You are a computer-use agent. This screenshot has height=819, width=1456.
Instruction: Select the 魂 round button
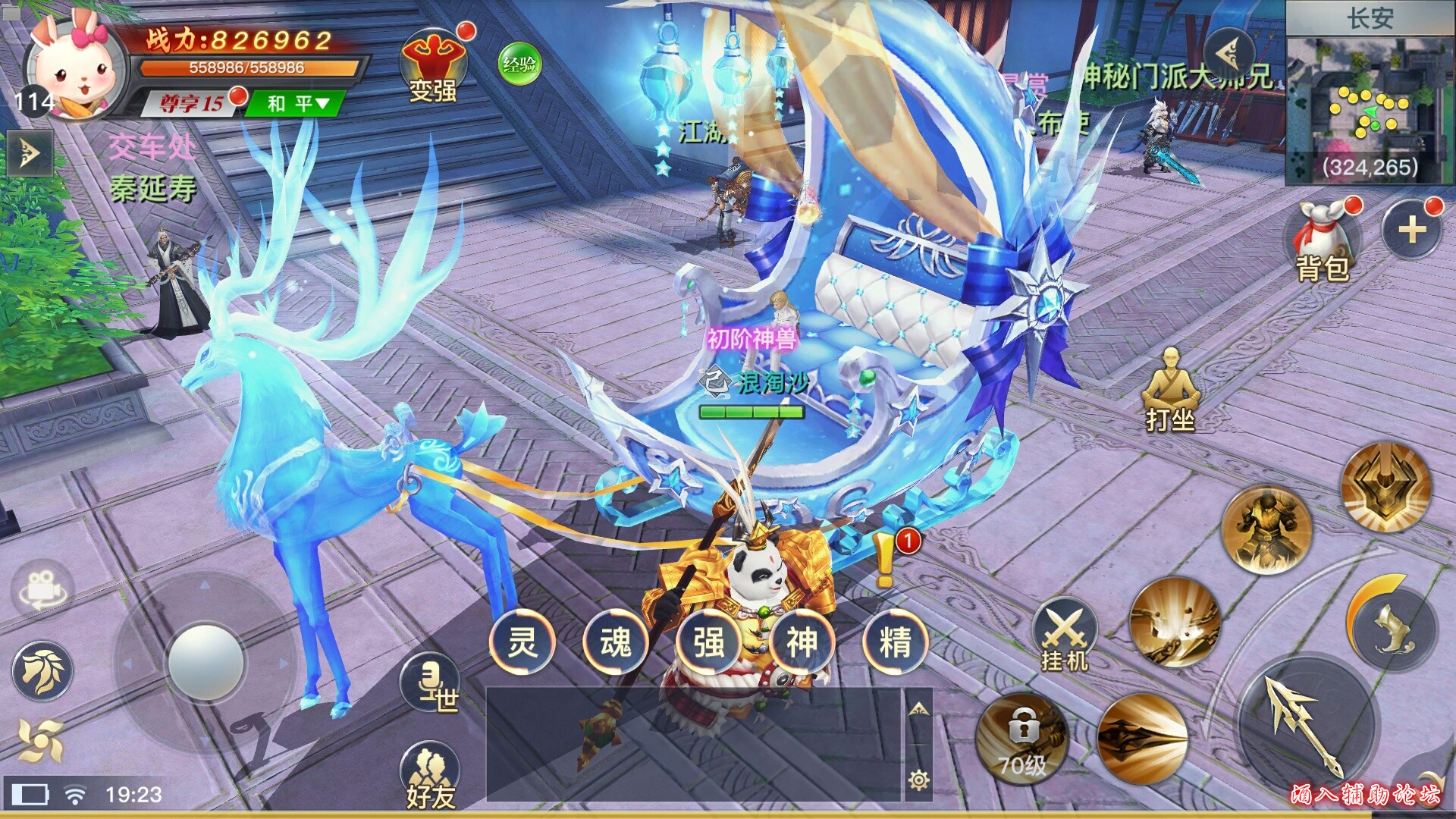[616, 642]
